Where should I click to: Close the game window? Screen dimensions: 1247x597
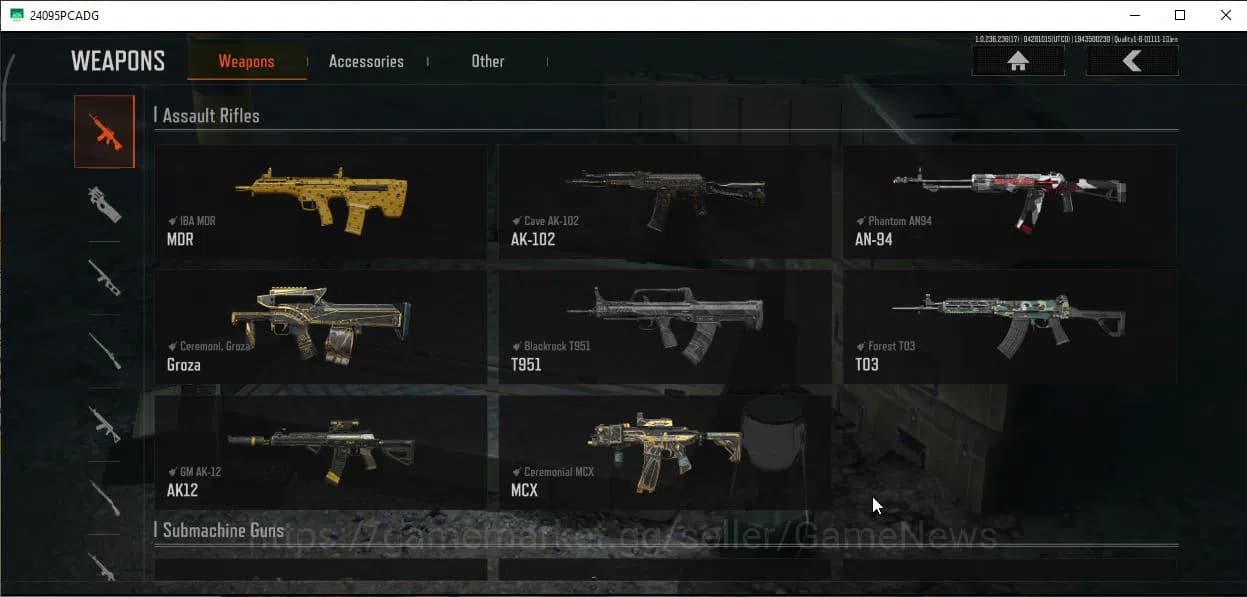(1225, 15)
